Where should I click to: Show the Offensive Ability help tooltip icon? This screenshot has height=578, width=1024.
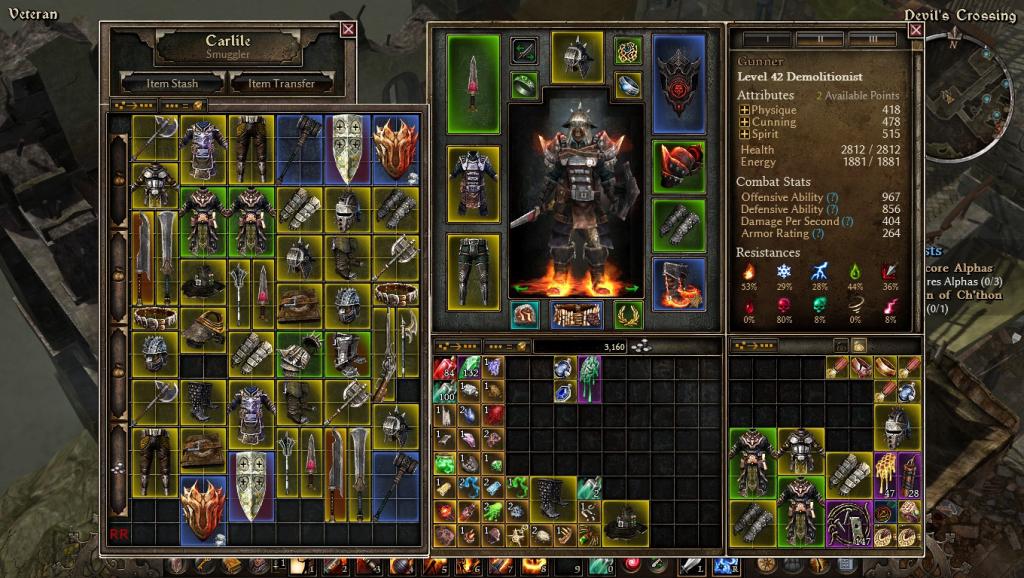[832, 198]
